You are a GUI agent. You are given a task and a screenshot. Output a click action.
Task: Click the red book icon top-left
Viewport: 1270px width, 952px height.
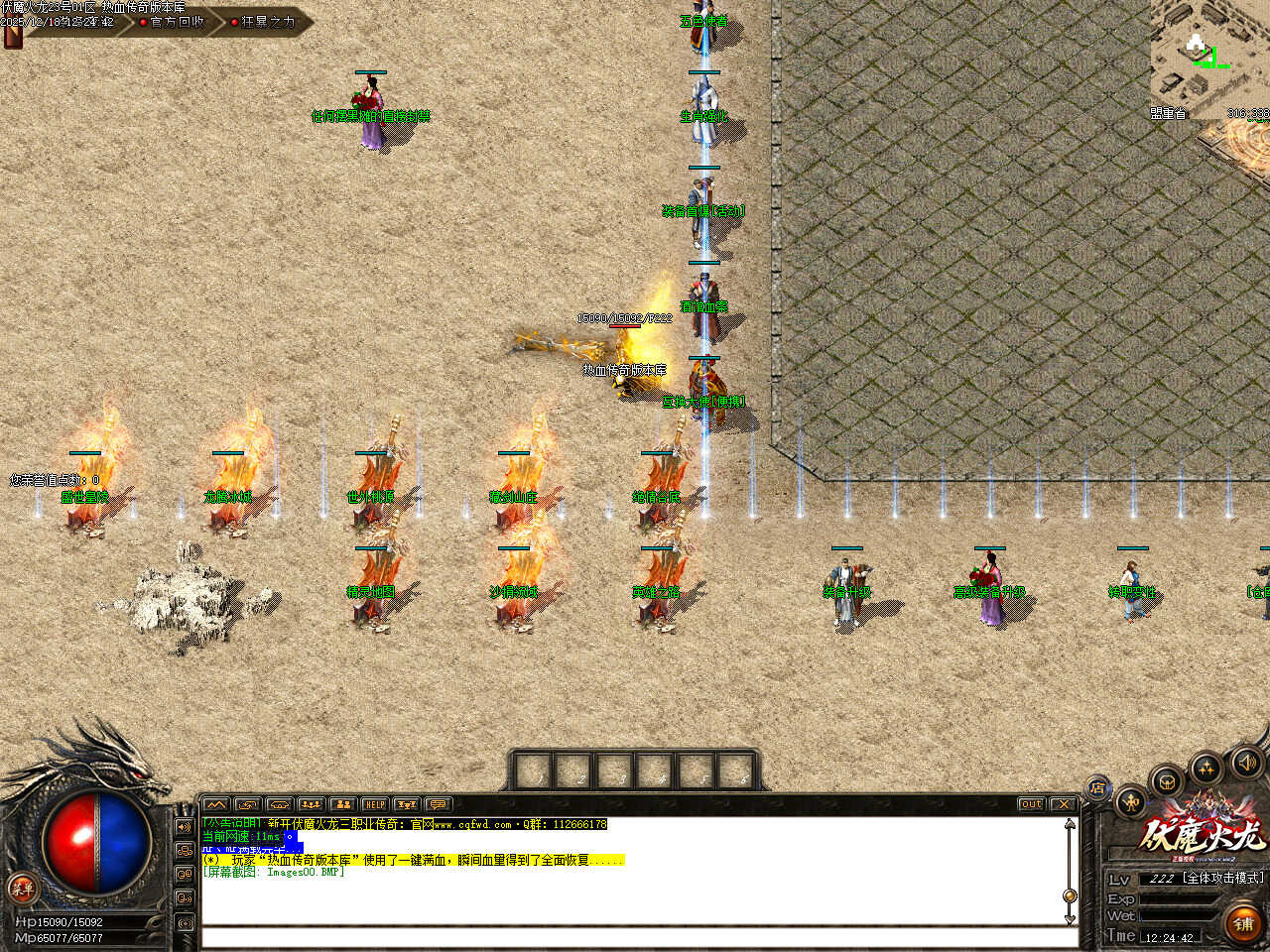[x=13, y=37]
